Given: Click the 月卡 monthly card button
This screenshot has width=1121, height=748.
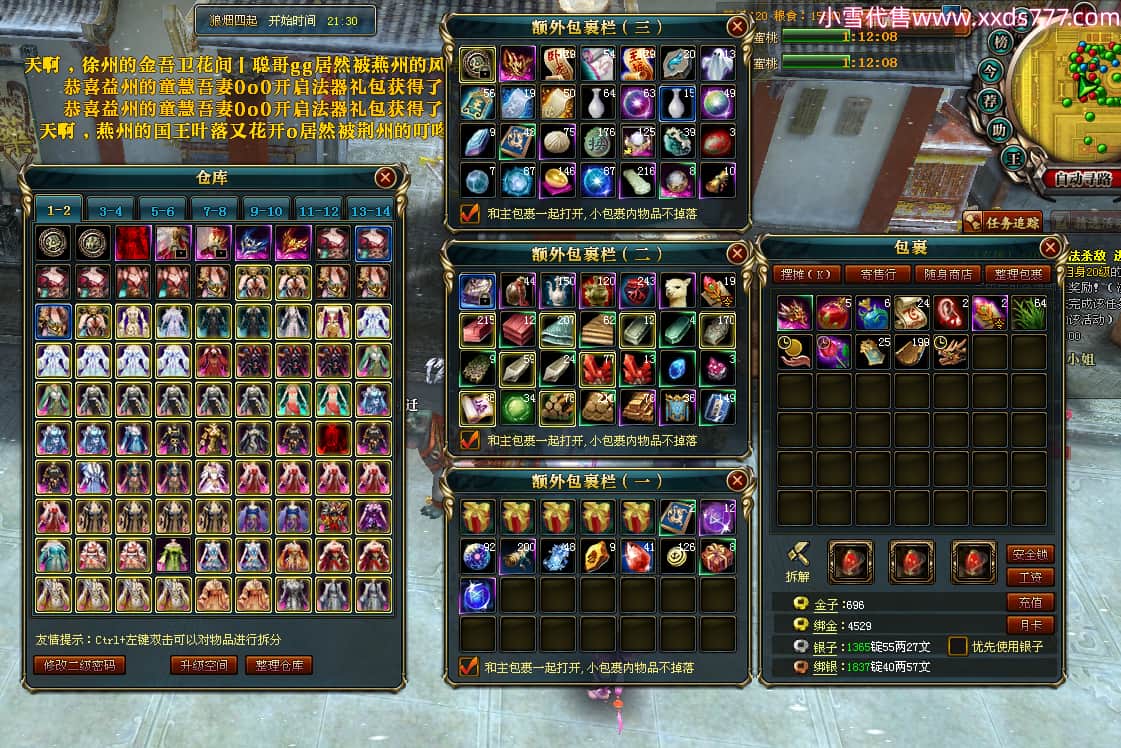Looking at the screenshot, I should click(1030, 626).
